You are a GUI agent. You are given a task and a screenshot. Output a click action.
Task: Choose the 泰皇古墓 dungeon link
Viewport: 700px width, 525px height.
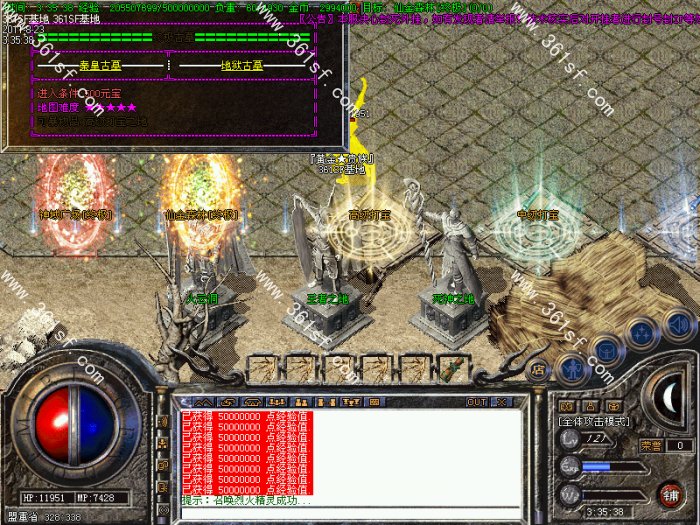(101, 66)
